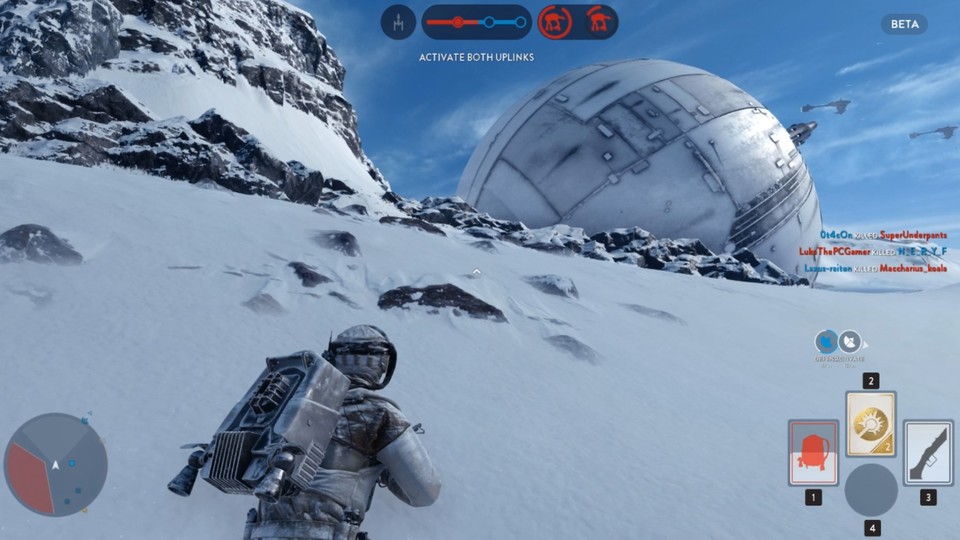Select the satellite dish uplink icon
The height and width of the screenshot is (540, 960).
850,342
